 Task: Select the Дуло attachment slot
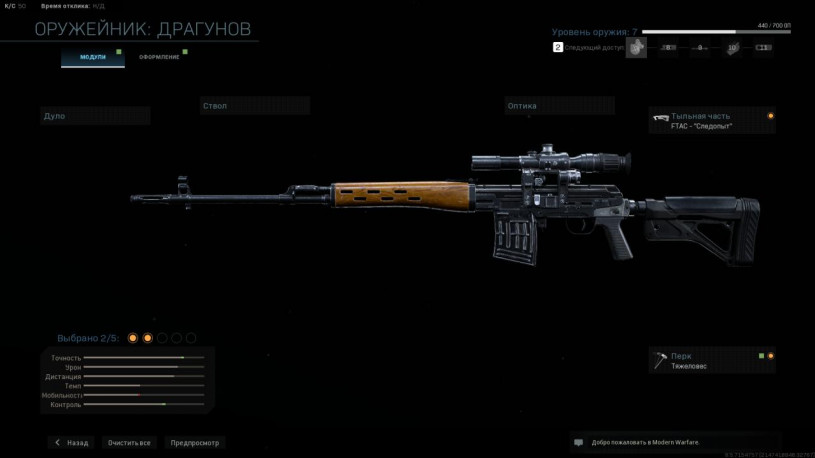(95, 116)
